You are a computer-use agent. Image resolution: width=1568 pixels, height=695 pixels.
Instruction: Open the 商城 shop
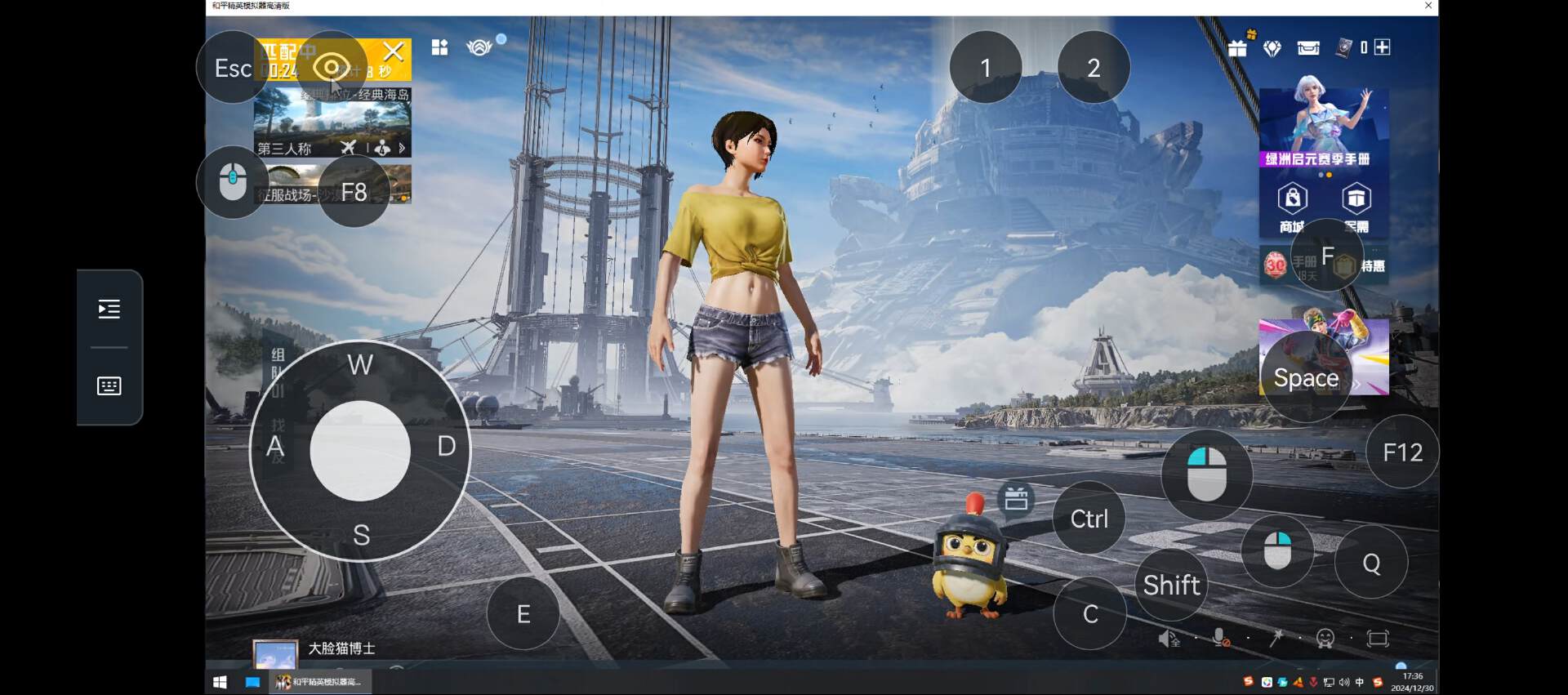click(1292, 207)
